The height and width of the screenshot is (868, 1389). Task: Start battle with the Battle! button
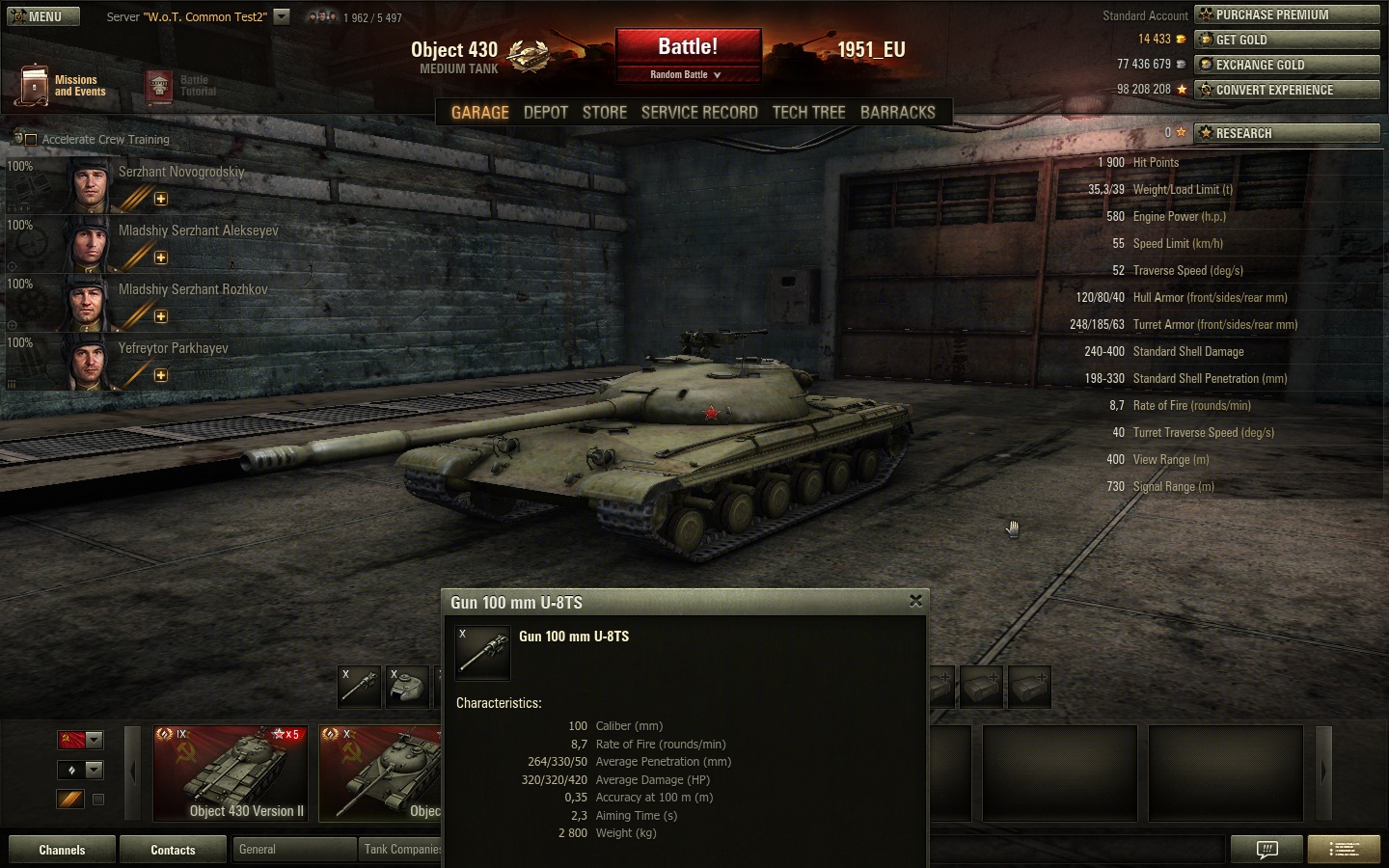688,47
